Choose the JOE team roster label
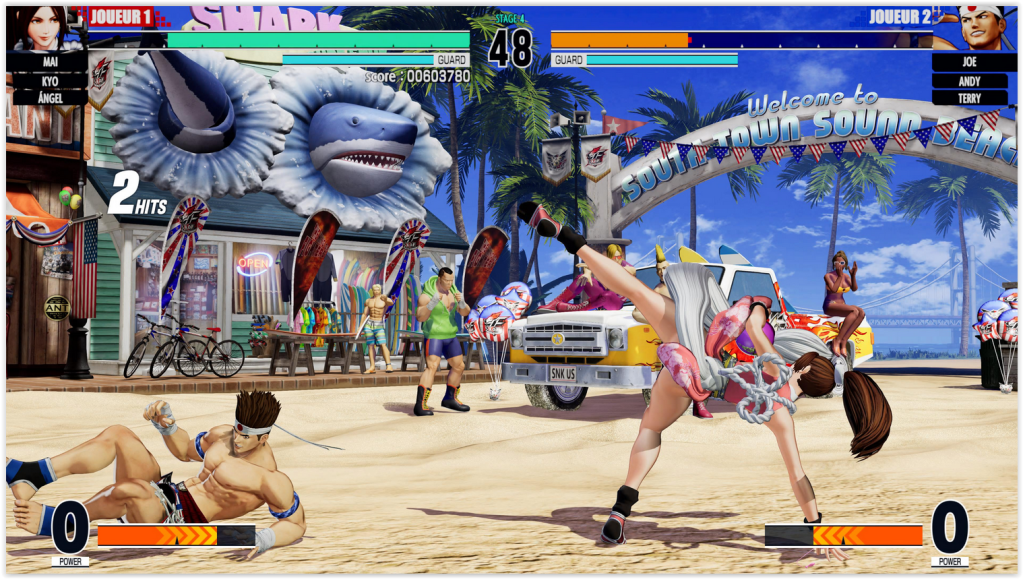 (x=969, y=62)
